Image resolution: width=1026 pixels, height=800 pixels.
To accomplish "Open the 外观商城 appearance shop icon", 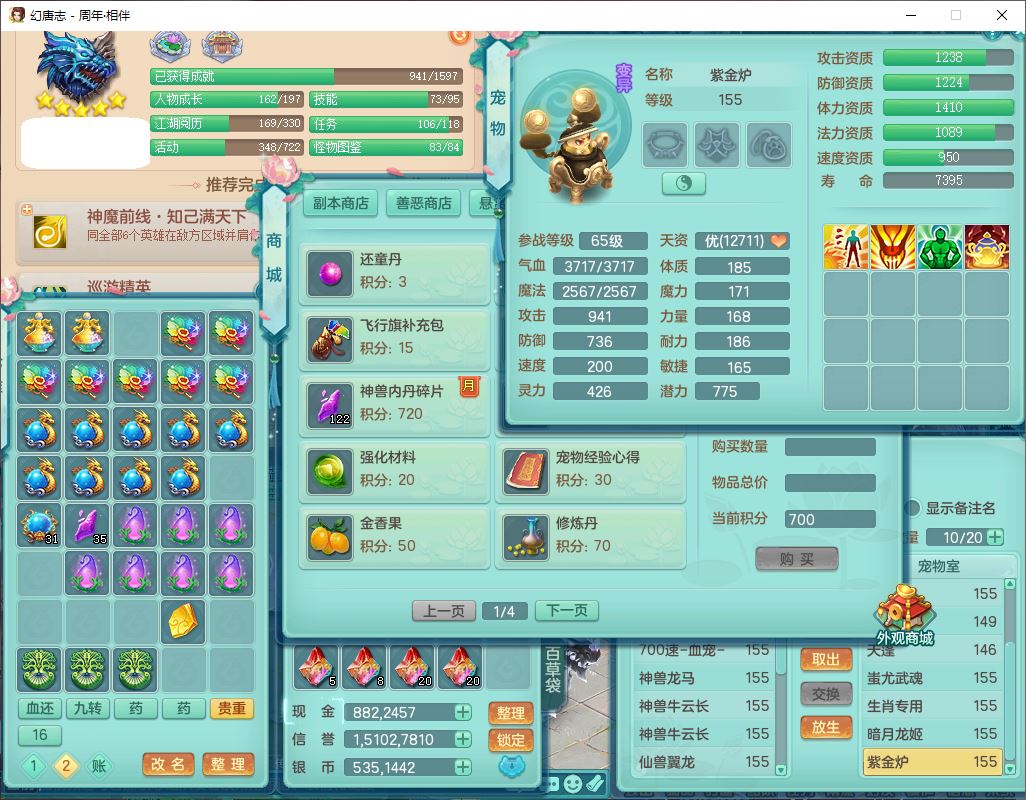I will 904,615.
